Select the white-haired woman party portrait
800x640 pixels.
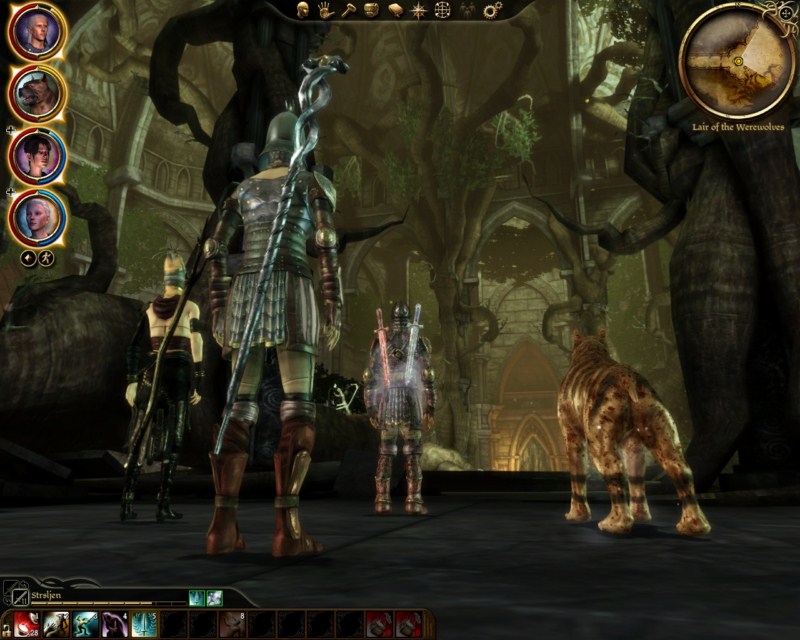[37, 215]
